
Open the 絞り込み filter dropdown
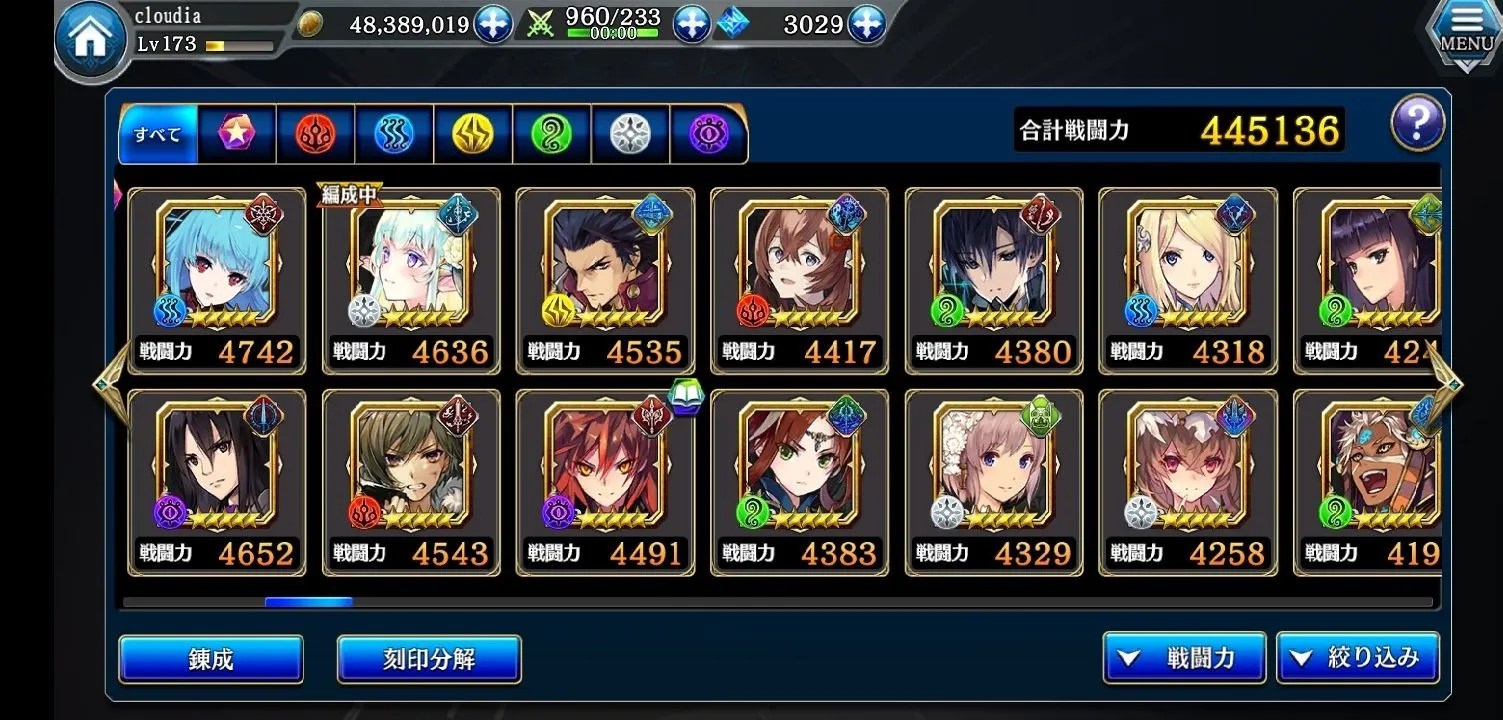click(x=1357, y=657)
